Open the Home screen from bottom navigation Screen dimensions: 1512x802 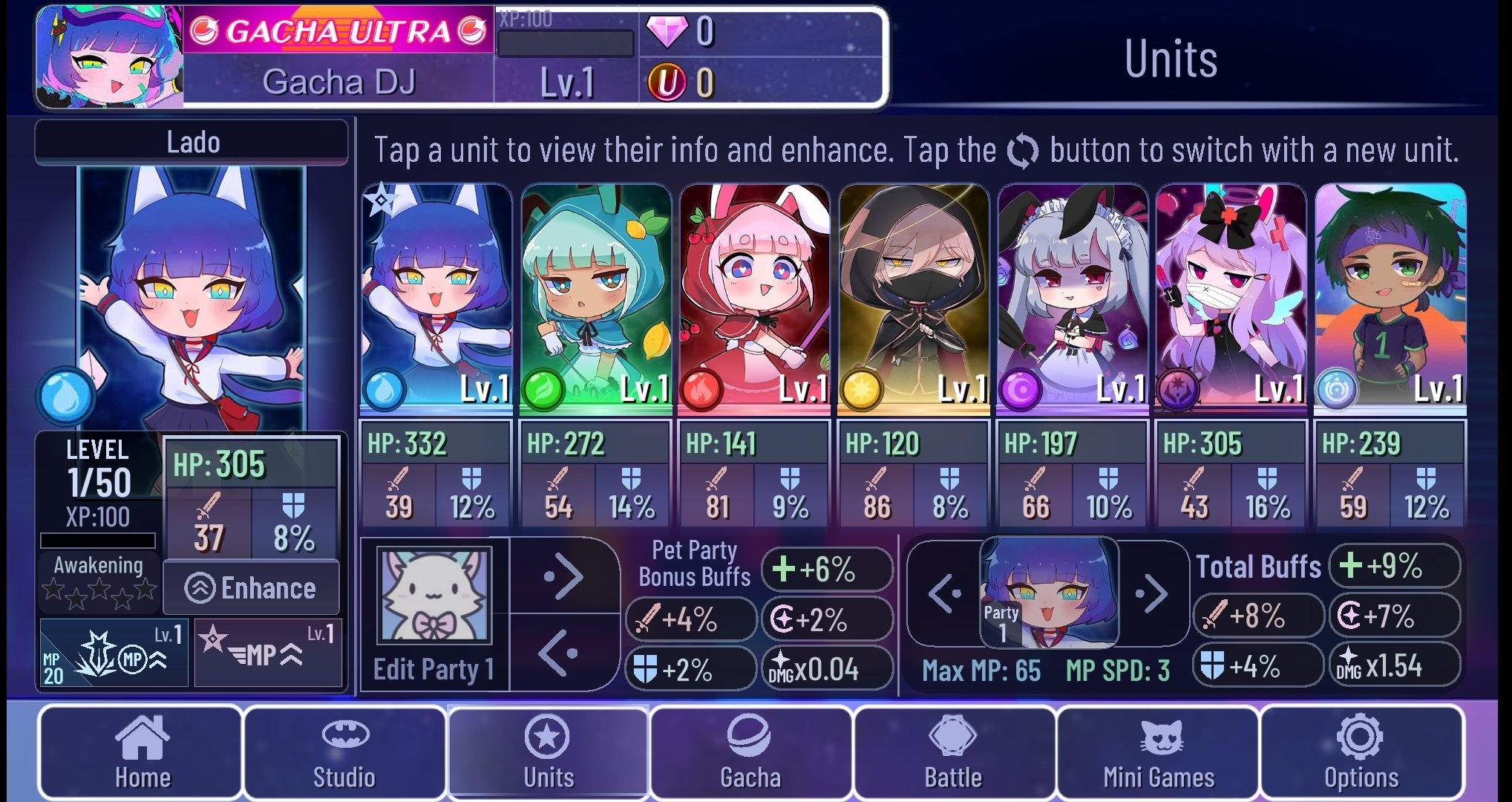point(141,753)
